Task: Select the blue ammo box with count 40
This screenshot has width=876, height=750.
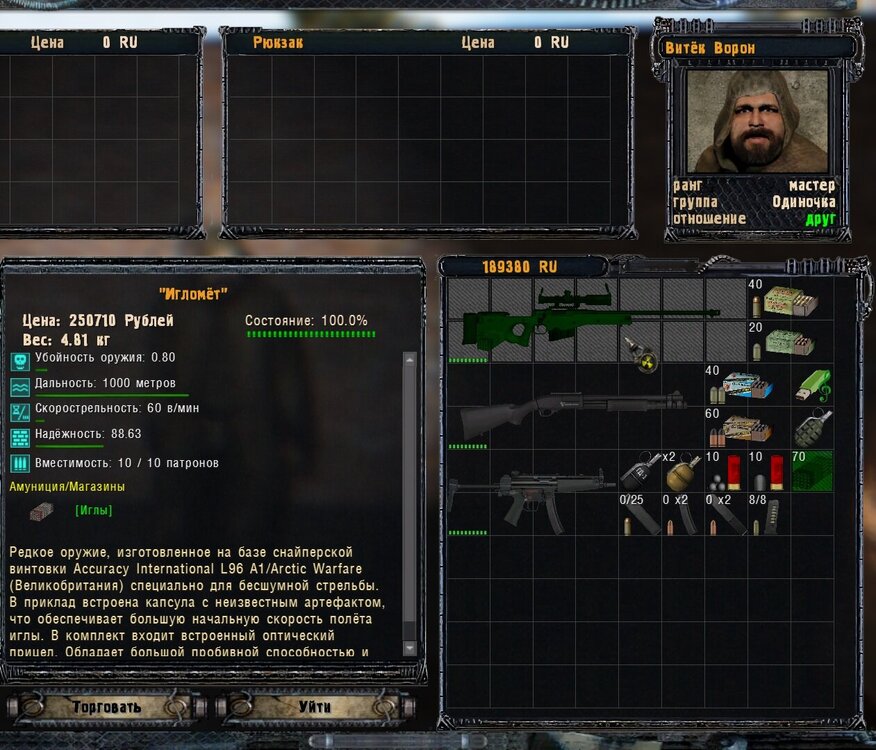Action: point(746,385)
